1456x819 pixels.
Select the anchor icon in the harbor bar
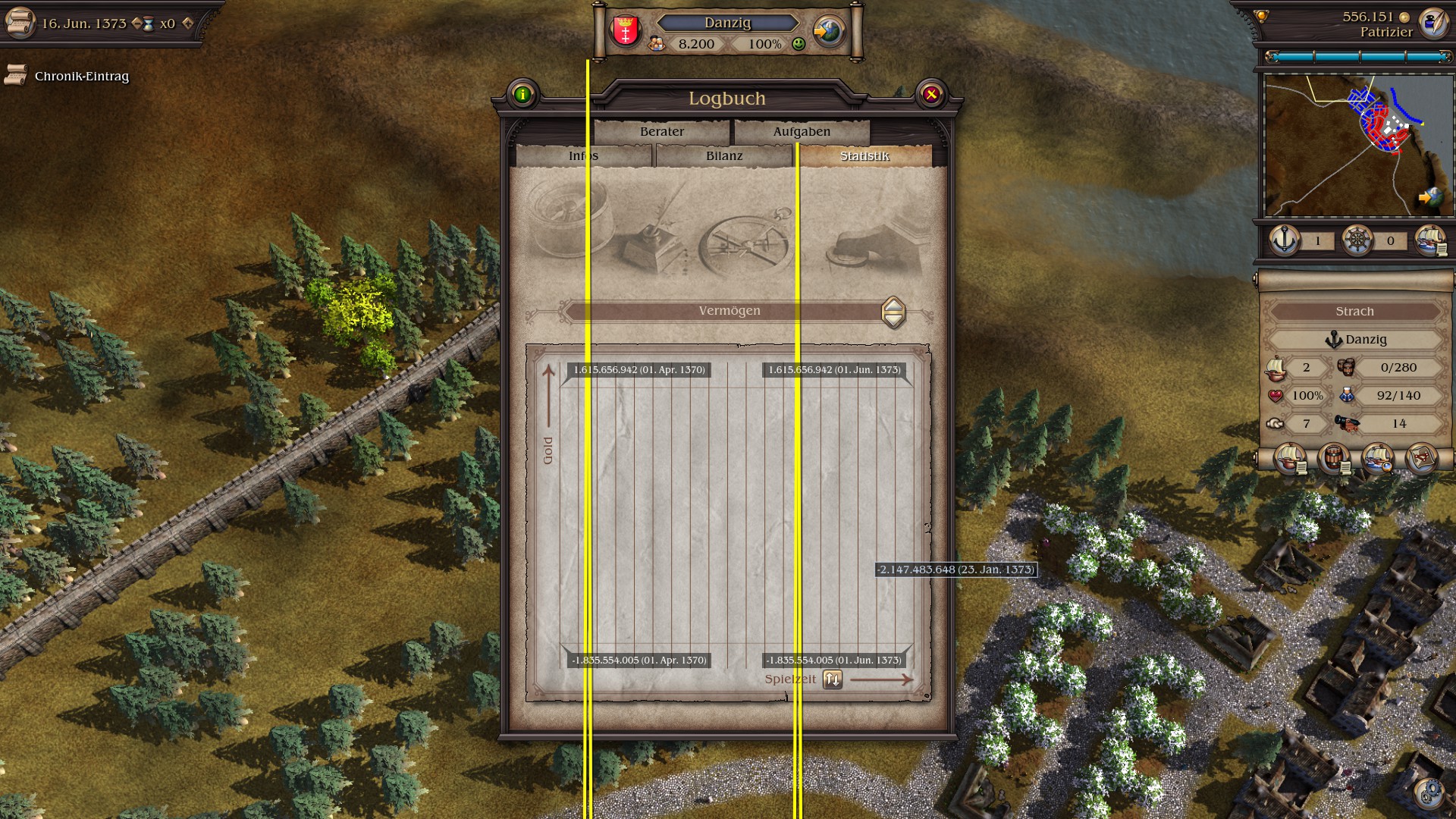pos(1283,240)
